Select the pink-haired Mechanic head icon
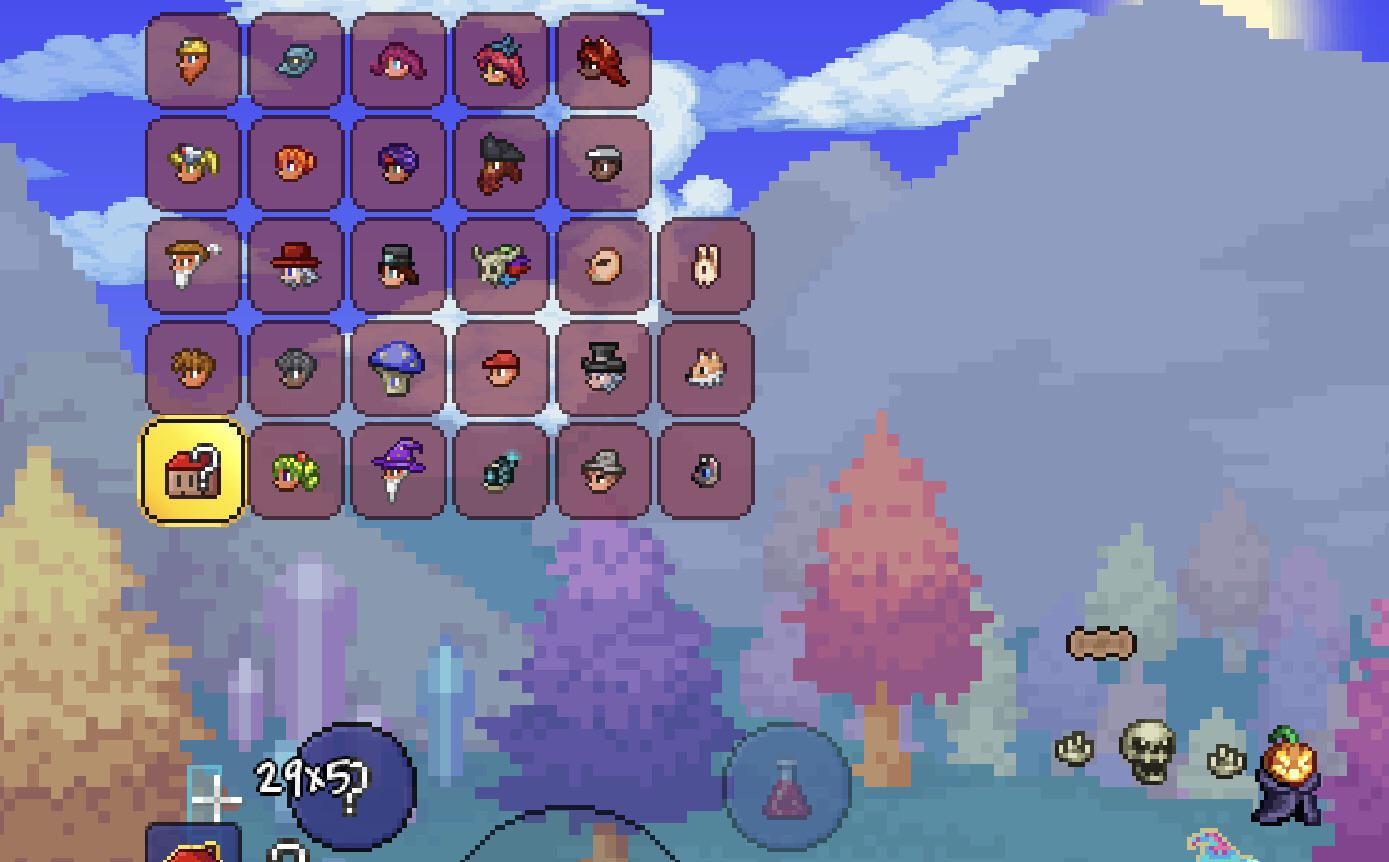1389x862 pixels. [399, 62]
